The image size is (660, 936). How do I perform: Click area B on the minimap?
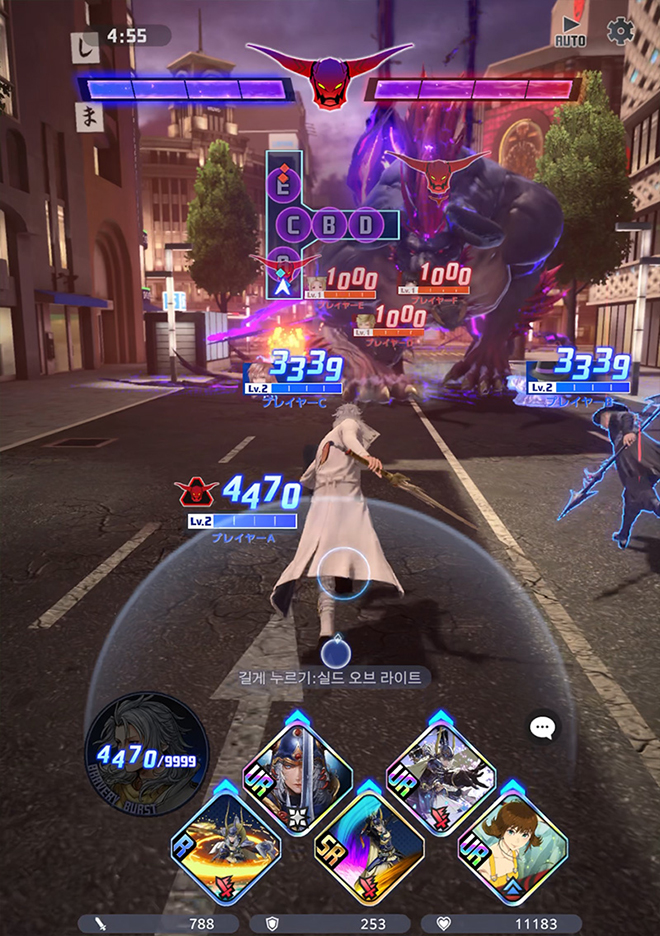(329, 225)
